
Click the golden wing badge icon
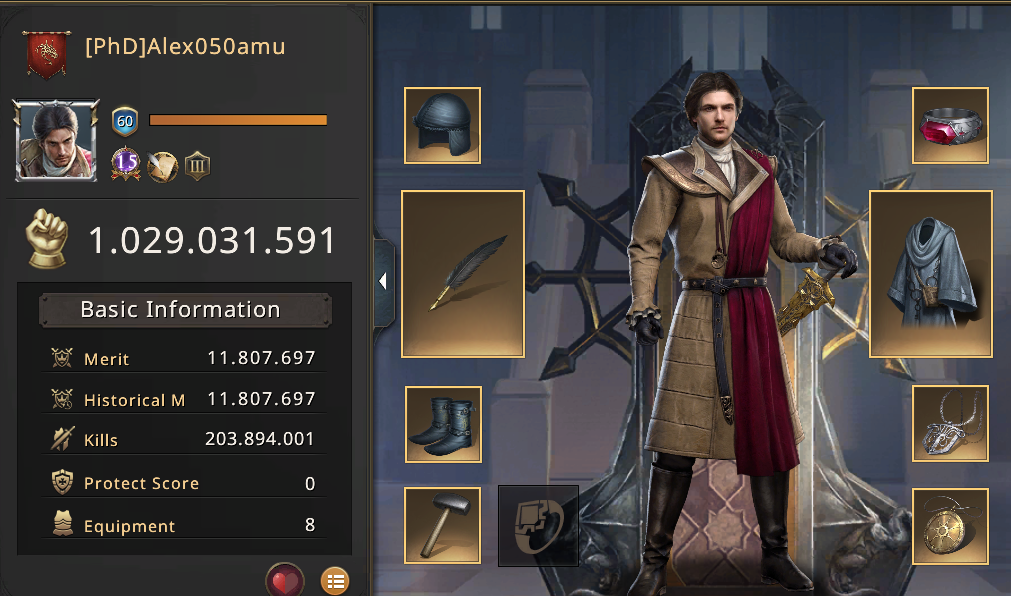tap(162, 166)
